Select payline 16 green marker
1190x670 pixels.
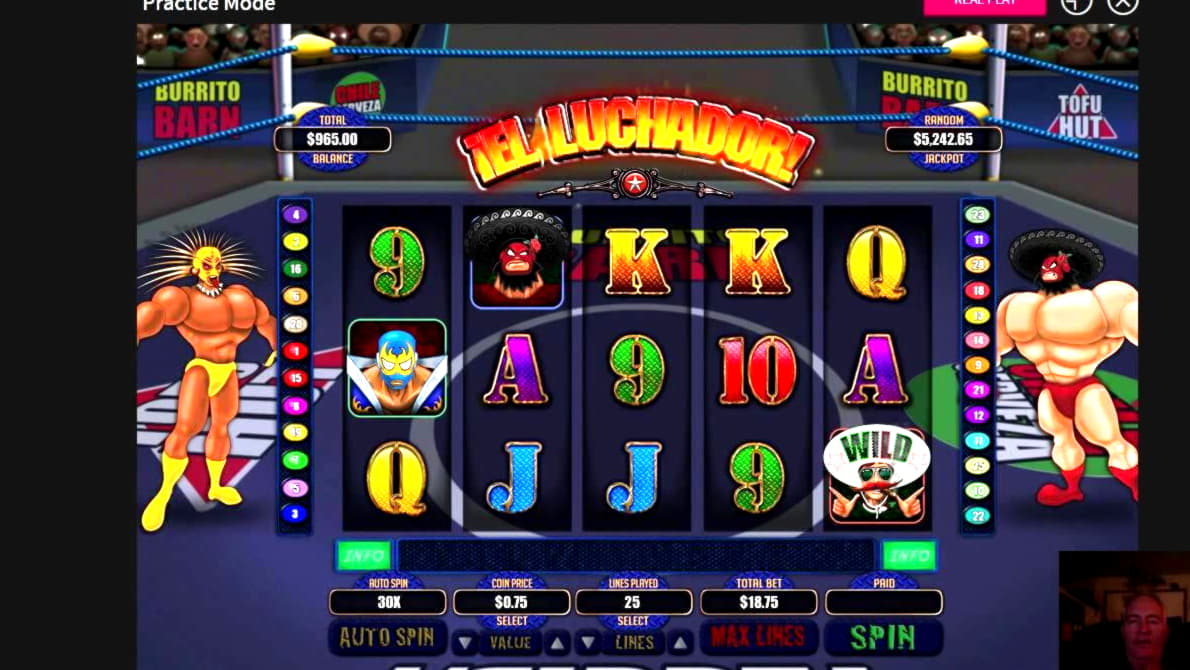coord(294,269)
